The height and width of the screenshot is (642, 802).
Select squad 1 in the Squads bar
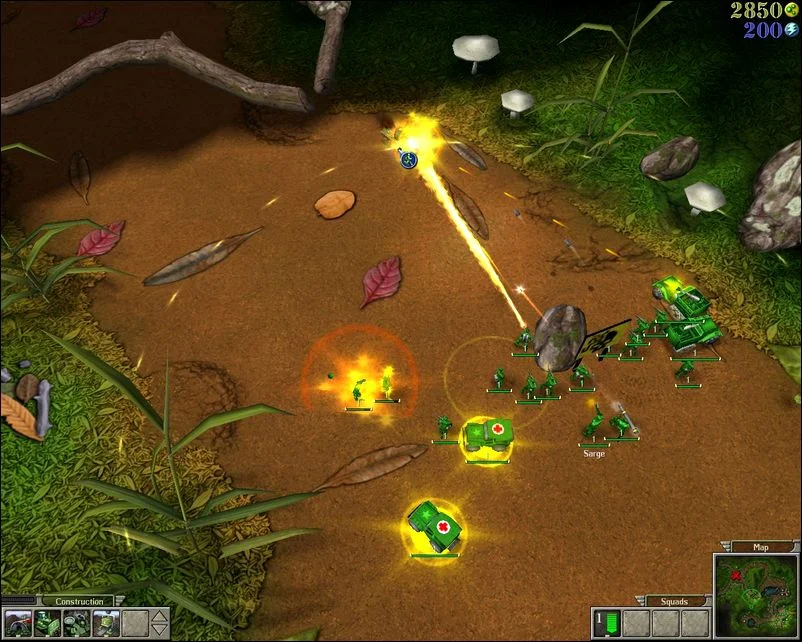606,623
